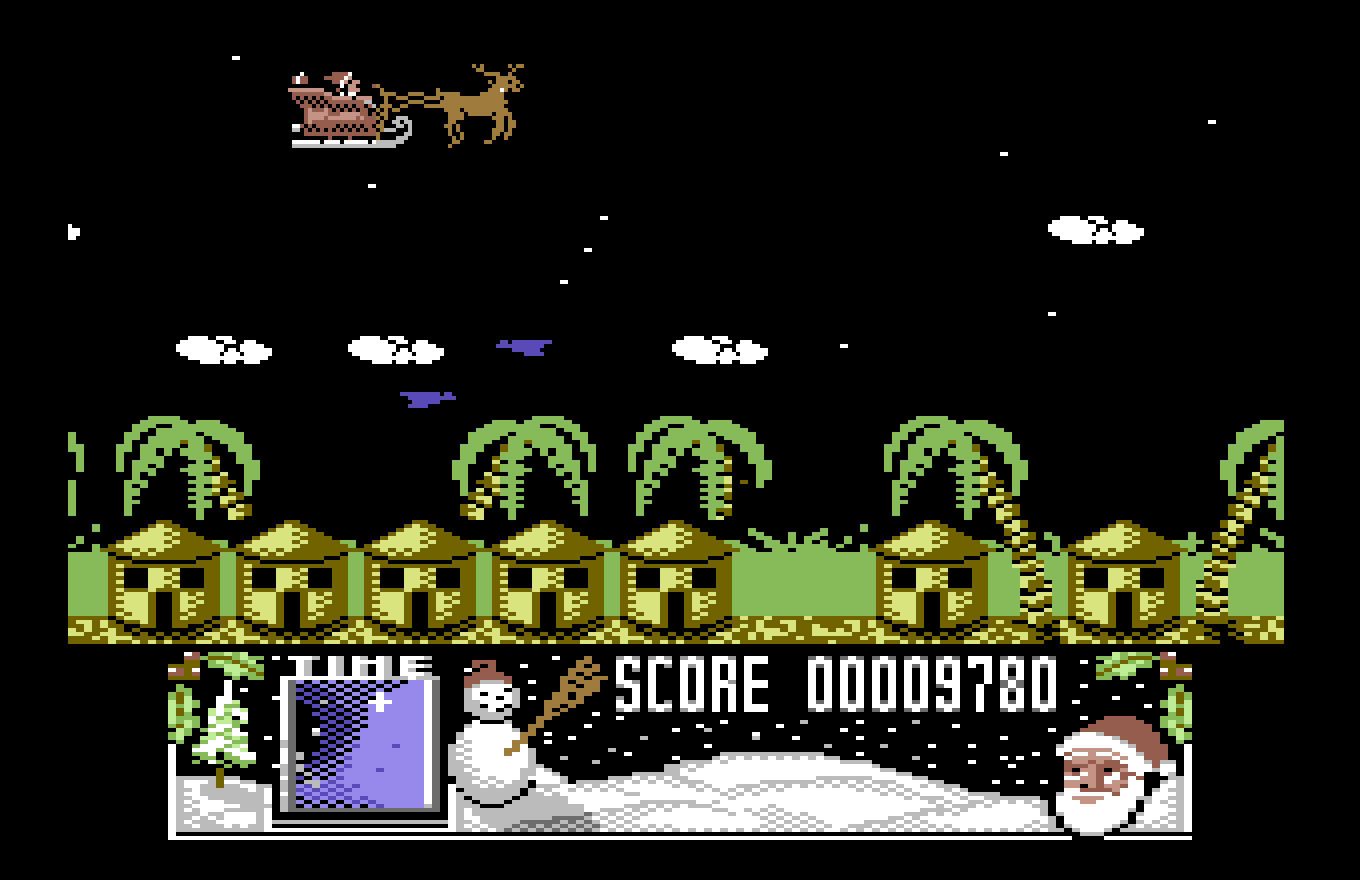Click the TIME label text

(358, 665)
